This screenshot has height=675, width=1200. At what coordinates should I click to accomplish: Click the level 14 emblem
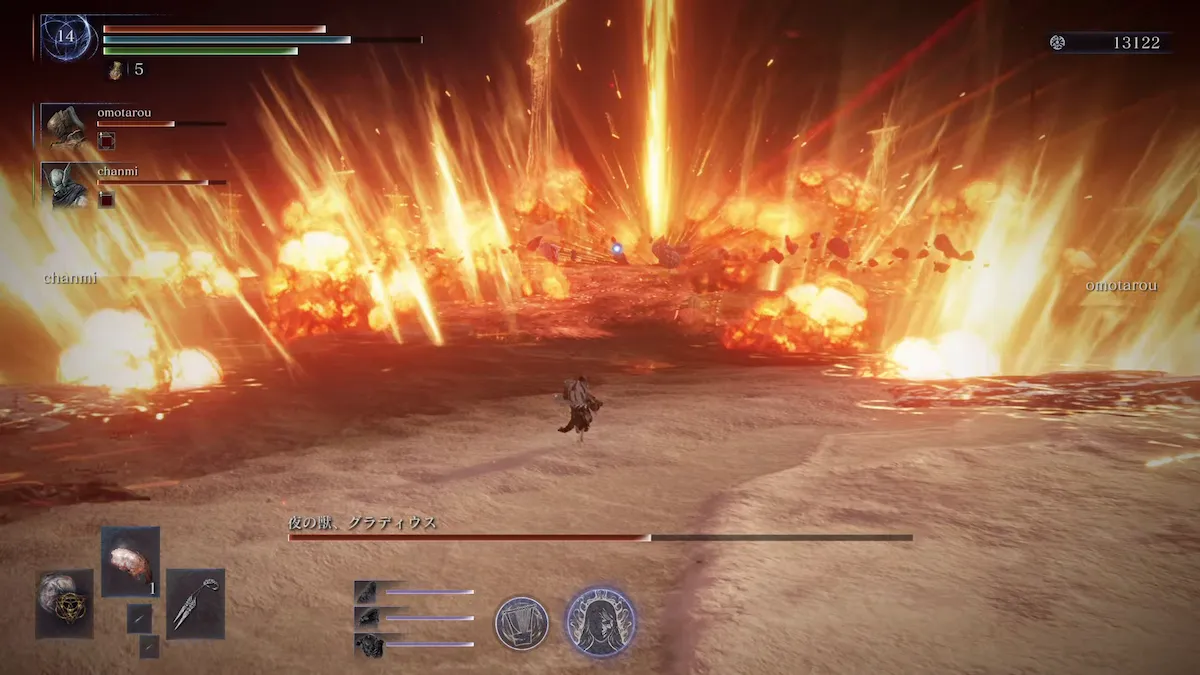(66, 37)
